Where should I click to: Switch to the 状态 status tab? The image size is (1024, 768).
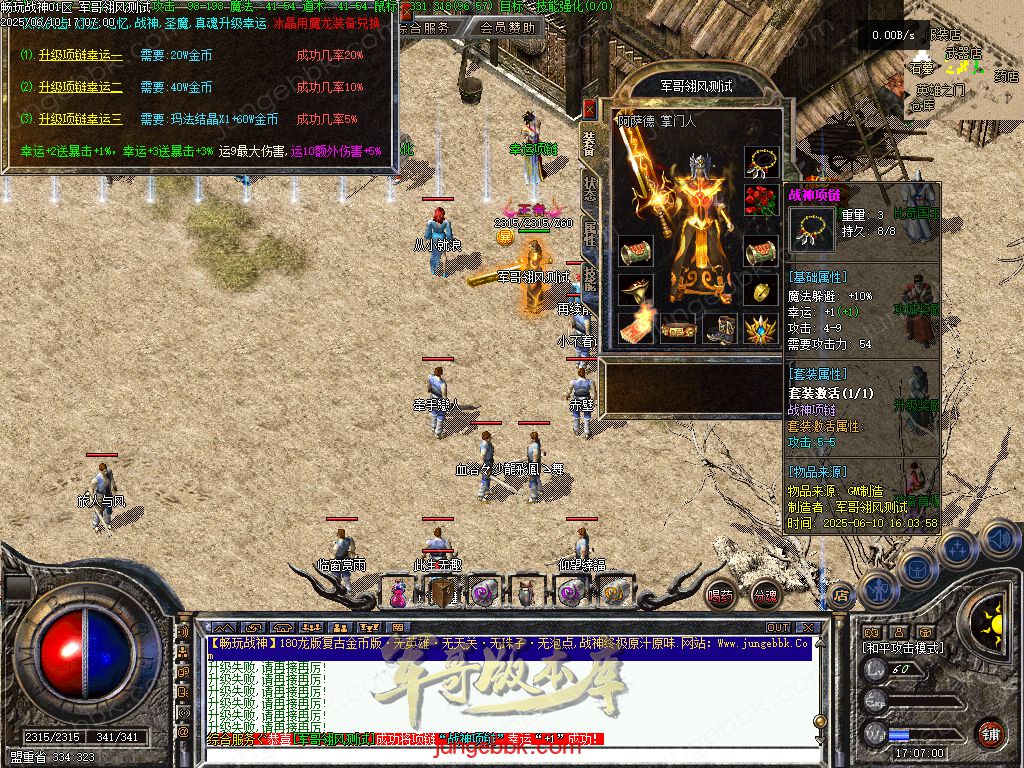(x=590, y=190)
